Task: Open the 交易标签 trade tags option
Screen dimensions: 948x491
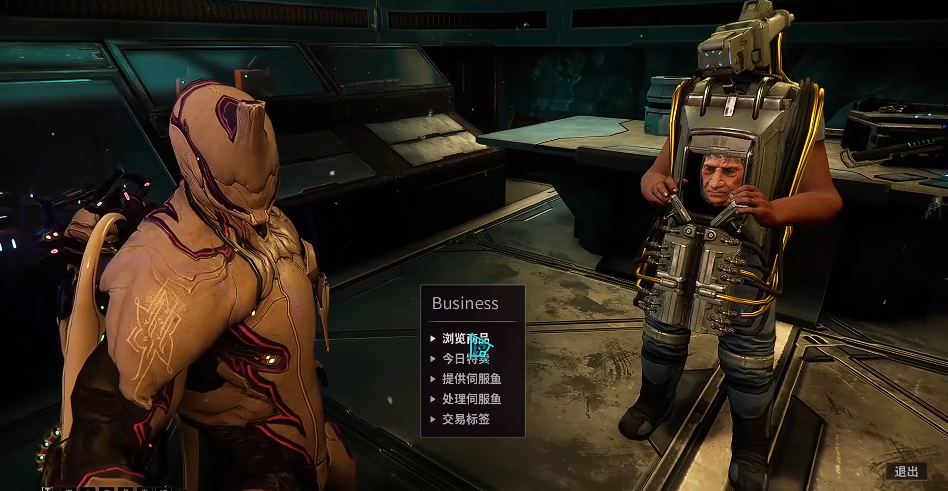Action: click(x=466, y=419)
